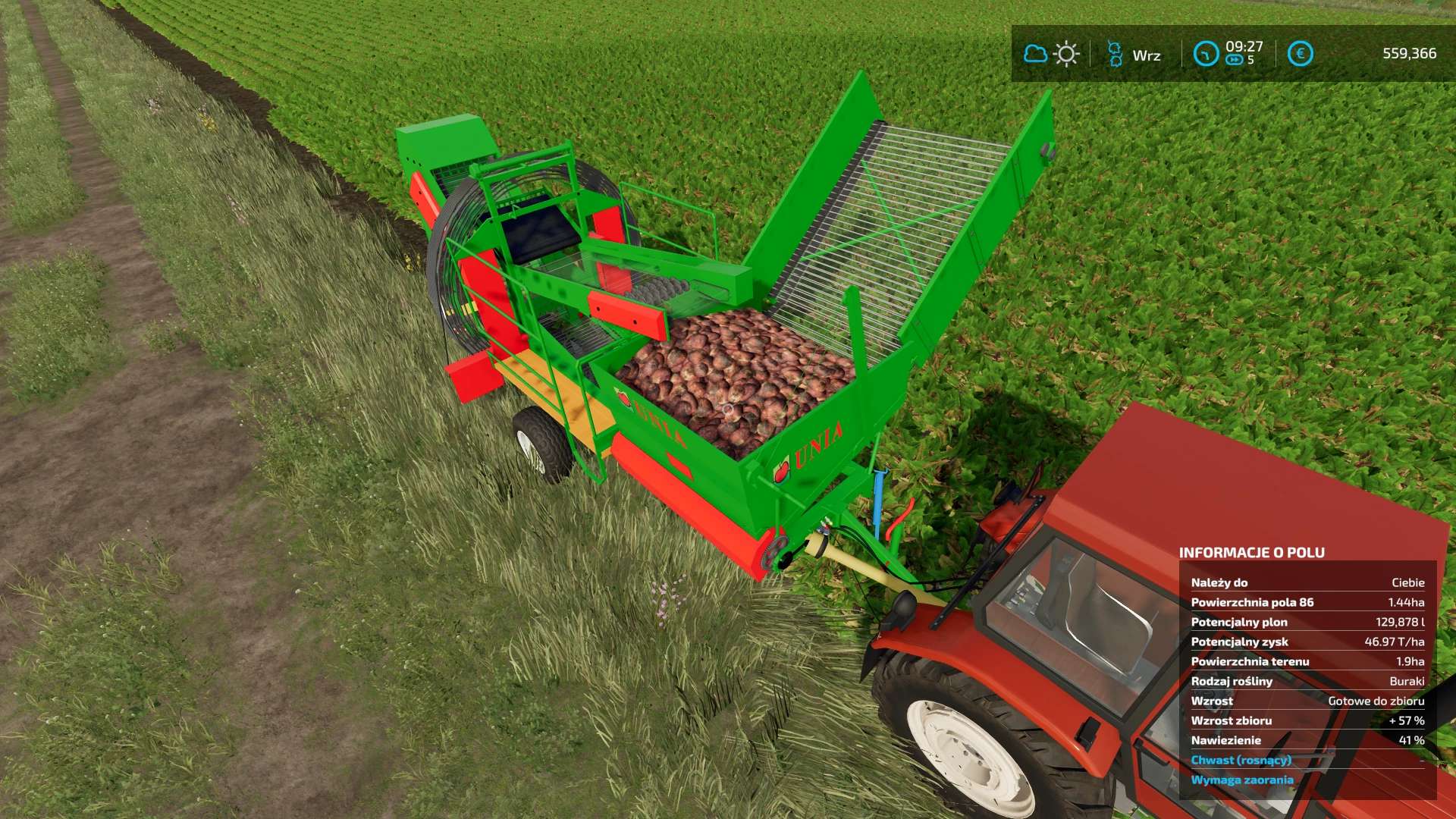Click the seasonal leaves icon beside Wrz
Screen dimensions: 1456x819
1115,55
